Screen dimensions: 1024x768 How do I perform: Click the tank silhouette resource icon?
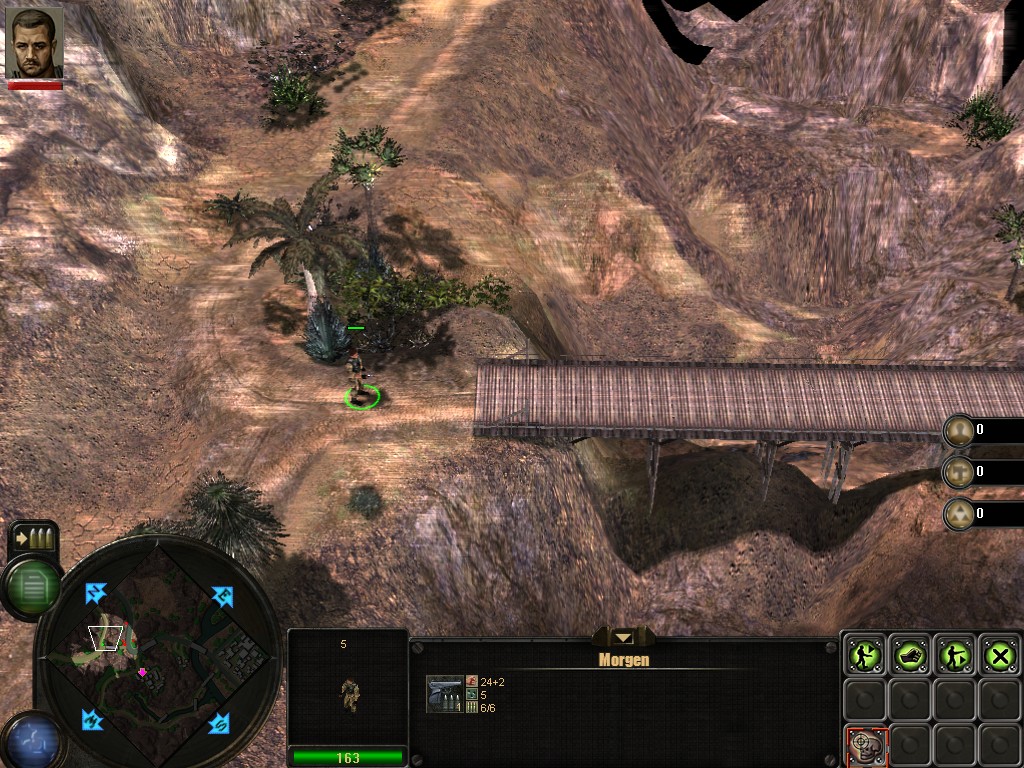pyautogui.click(x=959, y=471)
